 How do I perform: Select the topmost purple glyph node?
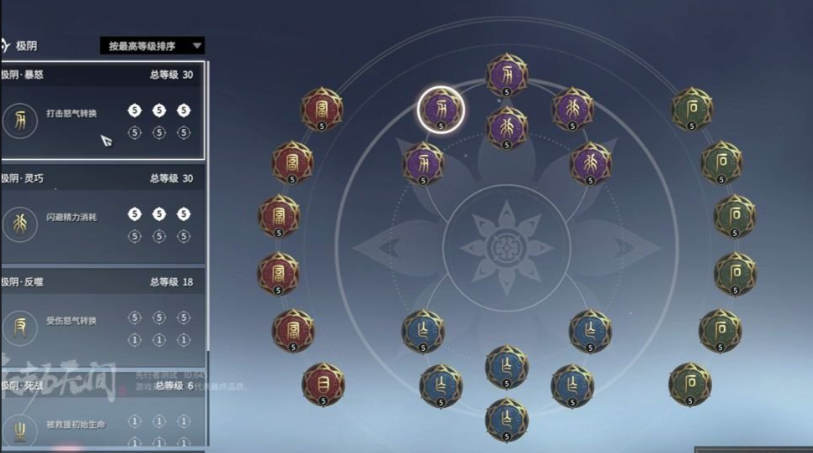tap(507, 74)
